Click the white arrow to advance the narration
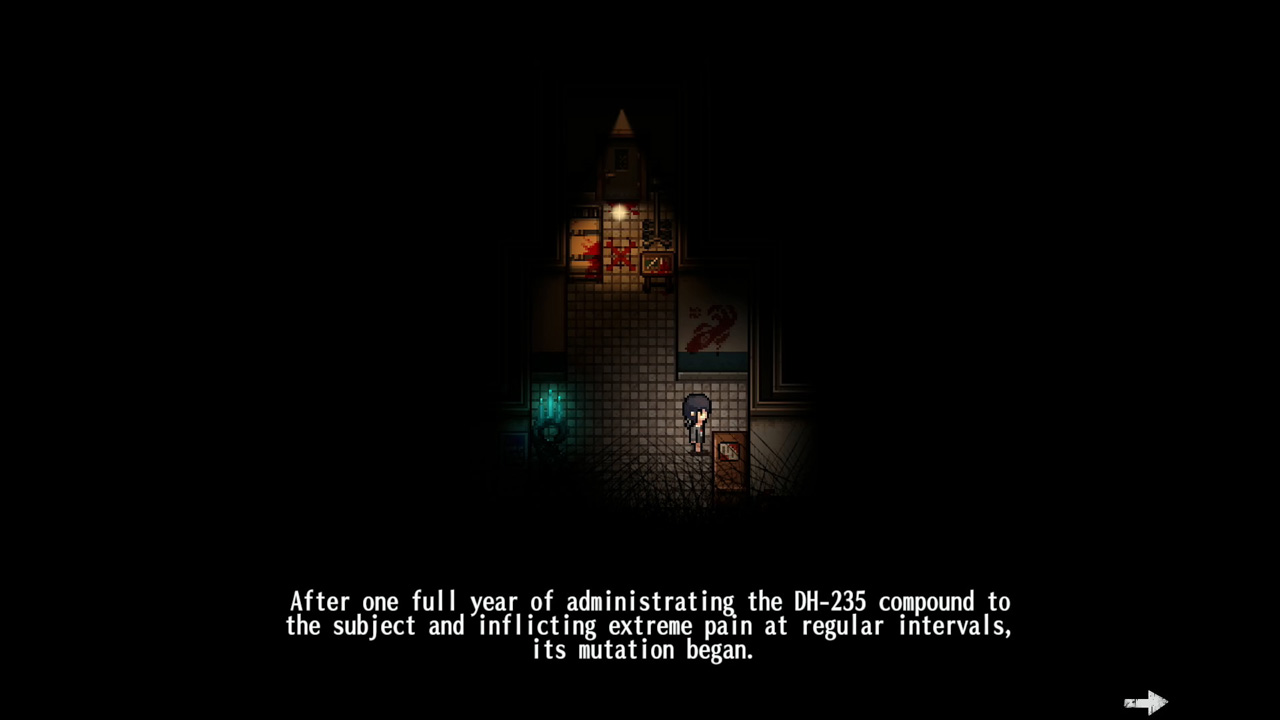The image size is (1280, 720). coord(1146,702)
